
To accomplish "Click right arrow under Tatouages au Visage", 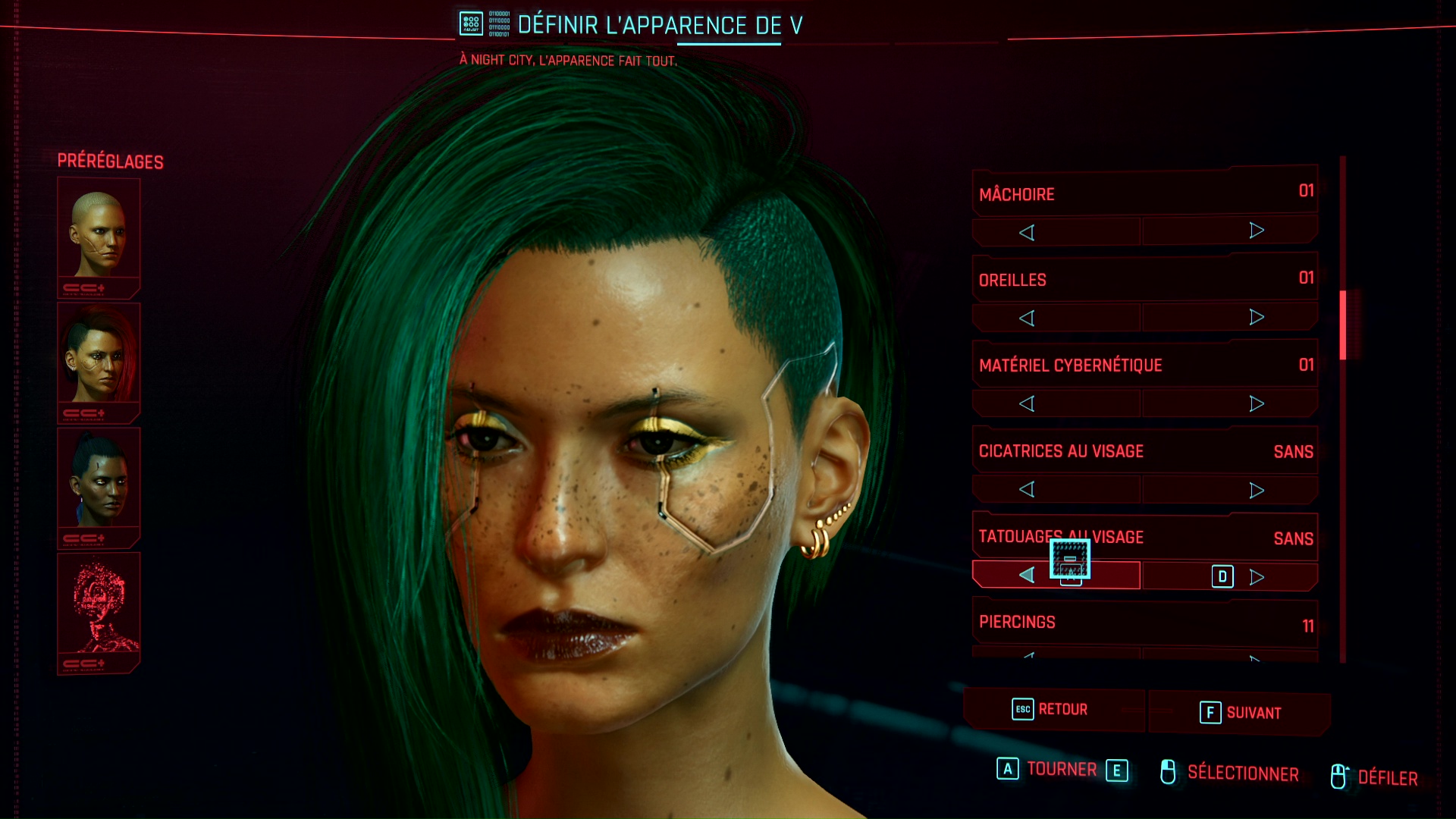I will pyautogui.click(x=1256, y=577).
